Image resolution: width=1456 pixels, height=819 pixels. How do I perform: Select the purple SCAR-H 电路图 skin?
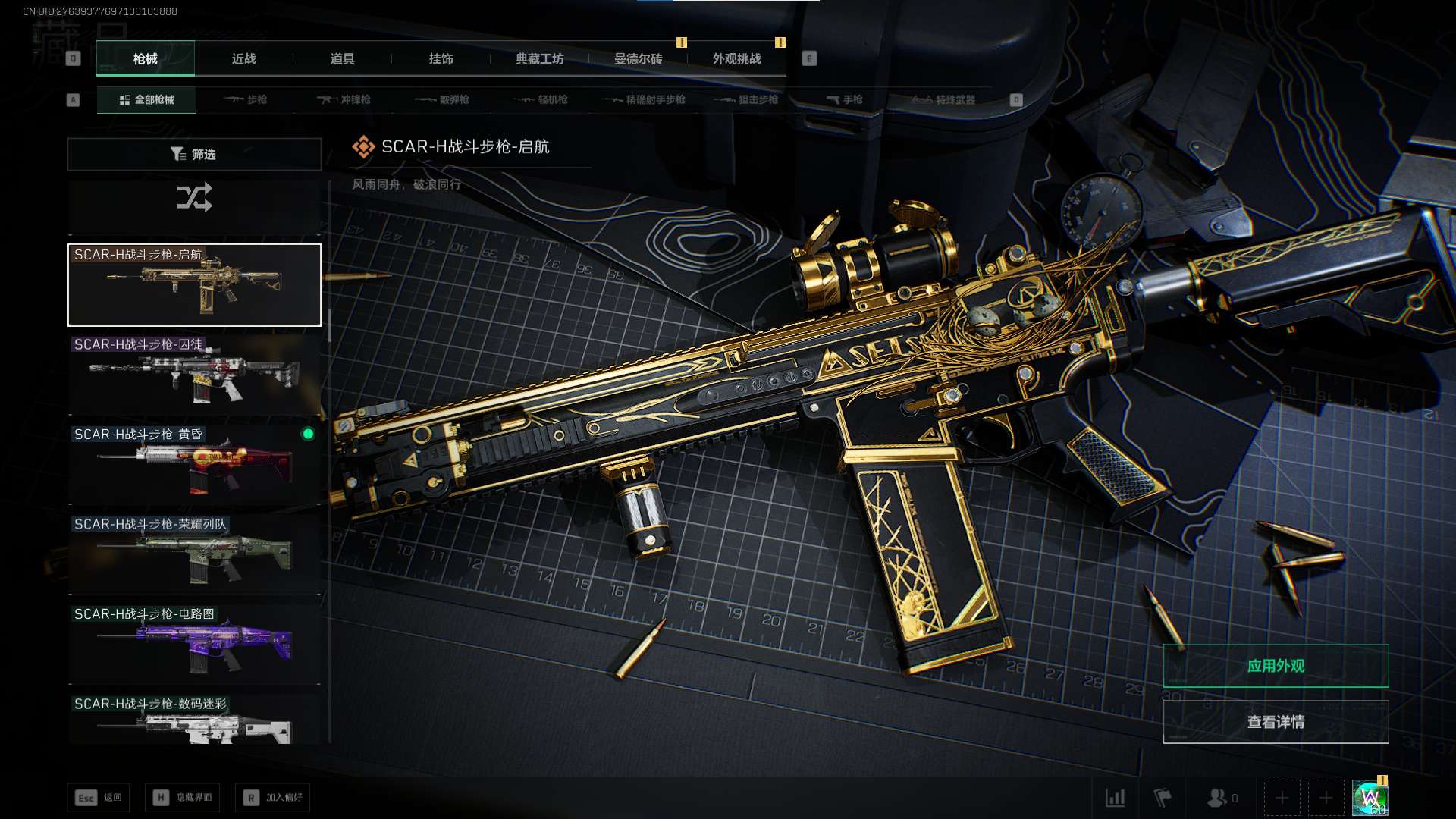point(194,644)
